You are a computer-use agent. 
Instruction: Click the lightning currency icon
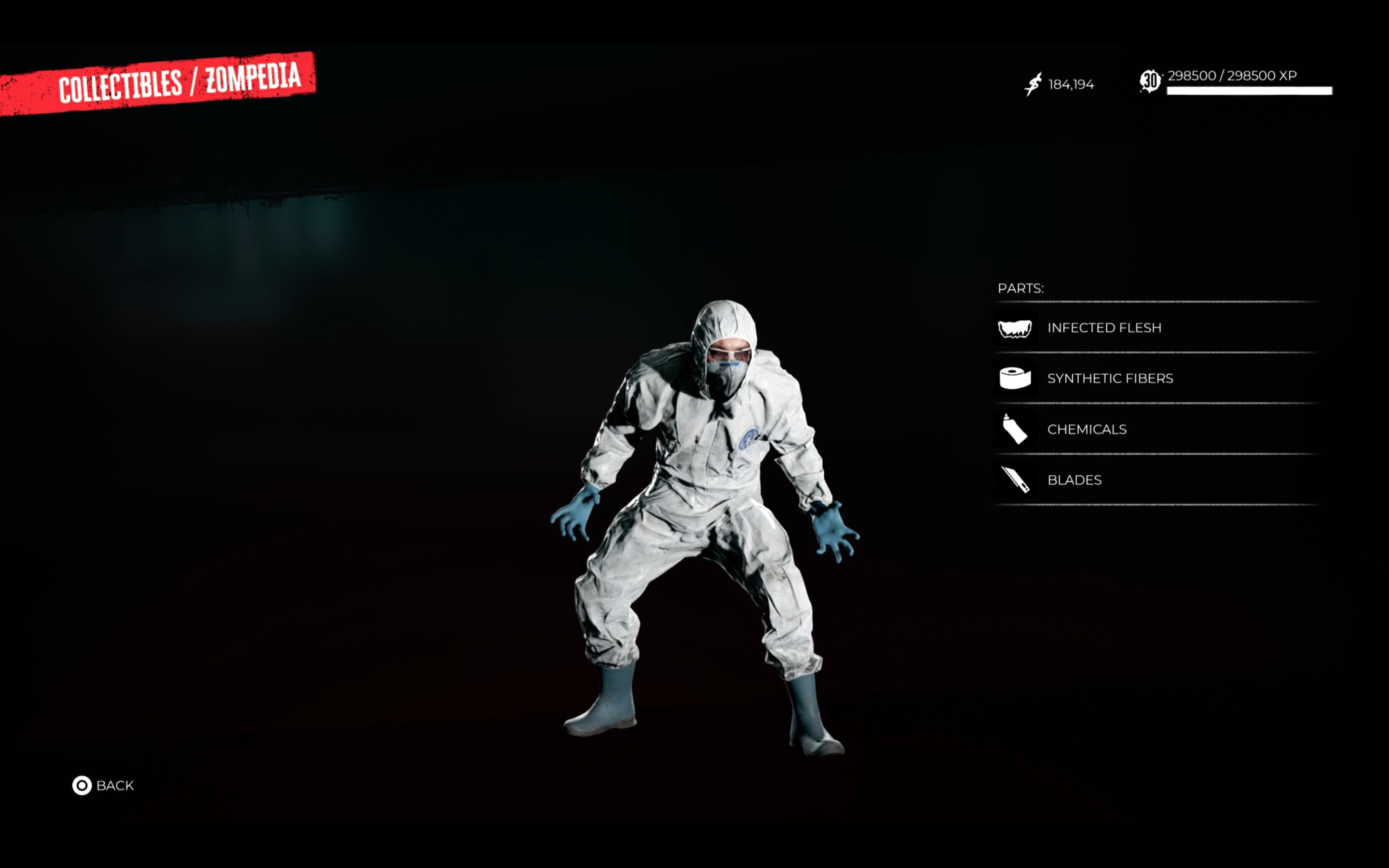[x=1032, y=84]
